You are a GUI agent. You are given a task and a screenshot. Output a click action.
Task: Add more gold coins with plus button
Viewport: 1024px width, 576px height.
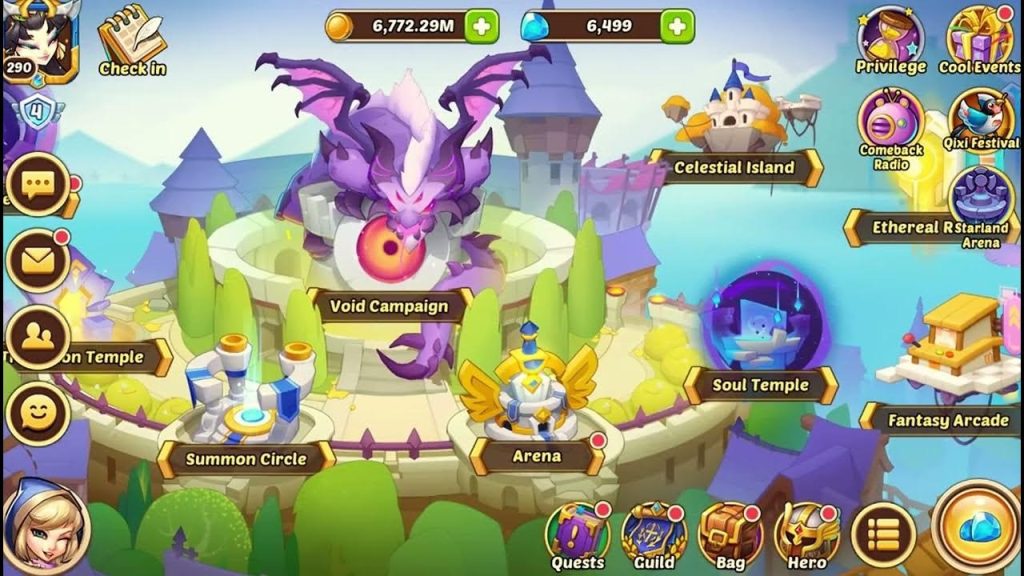(x=482, y=27)
